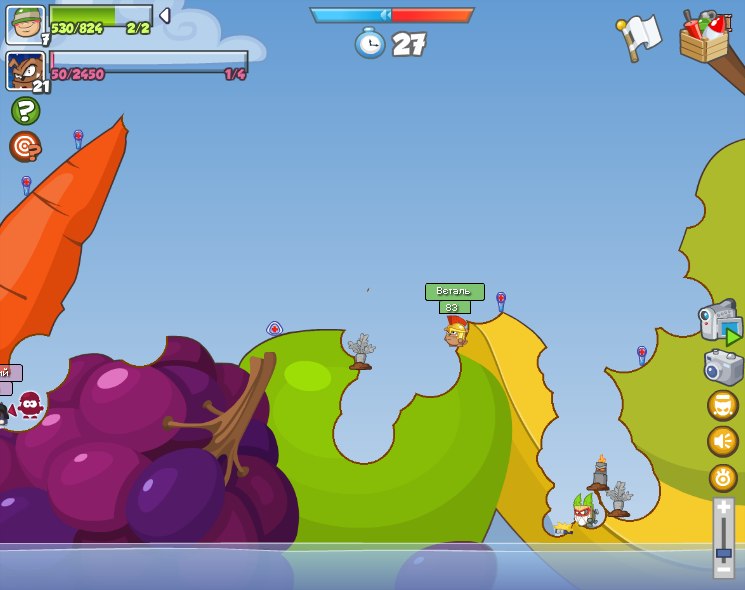This screenshot has width=745, height=590.
Task: Open the gear settings button
Action: (x=722, y=477)
